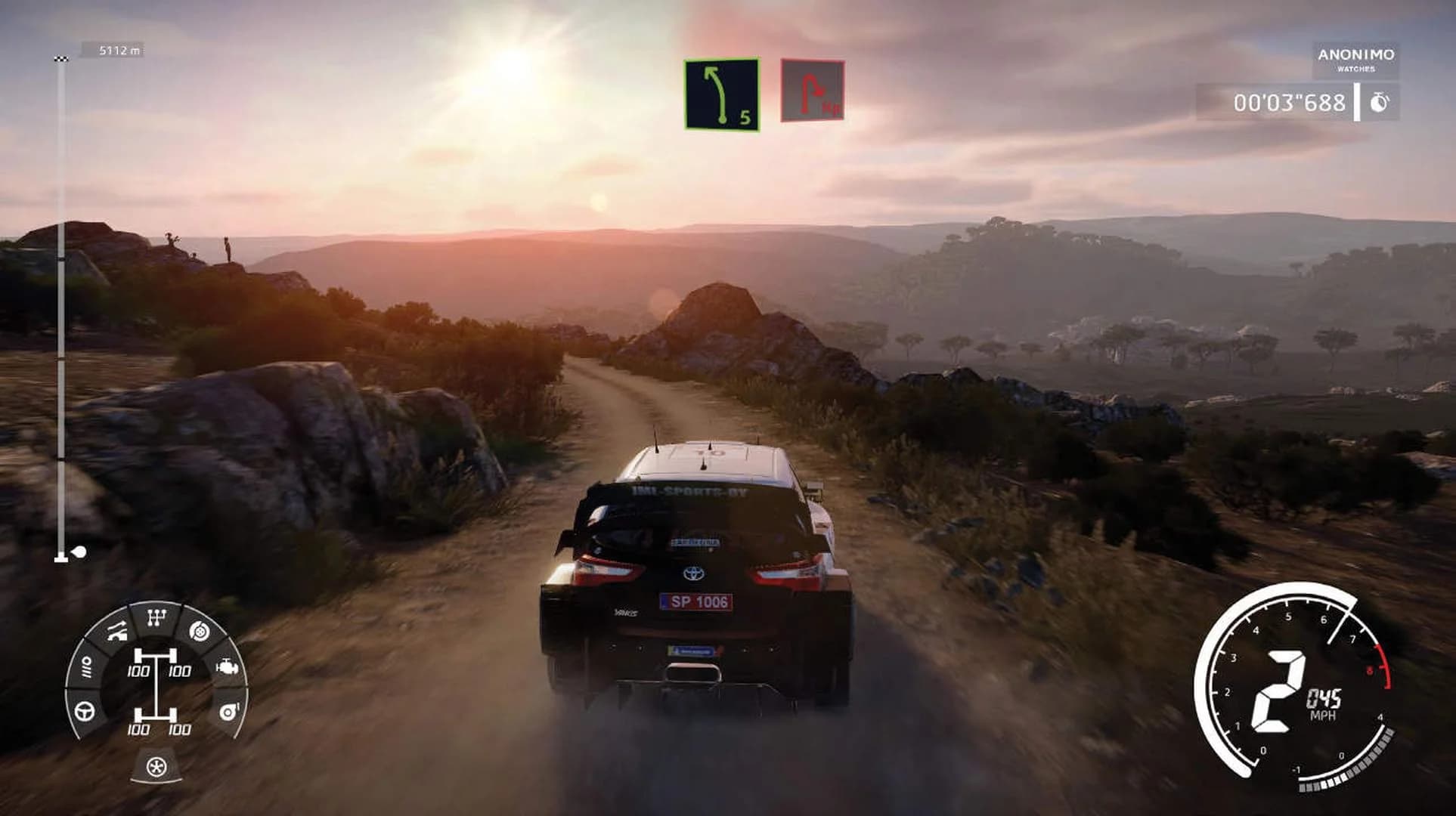1456x816 pixels.
Task: Select the steering wheel status icon
Action: tap(84, 711)
